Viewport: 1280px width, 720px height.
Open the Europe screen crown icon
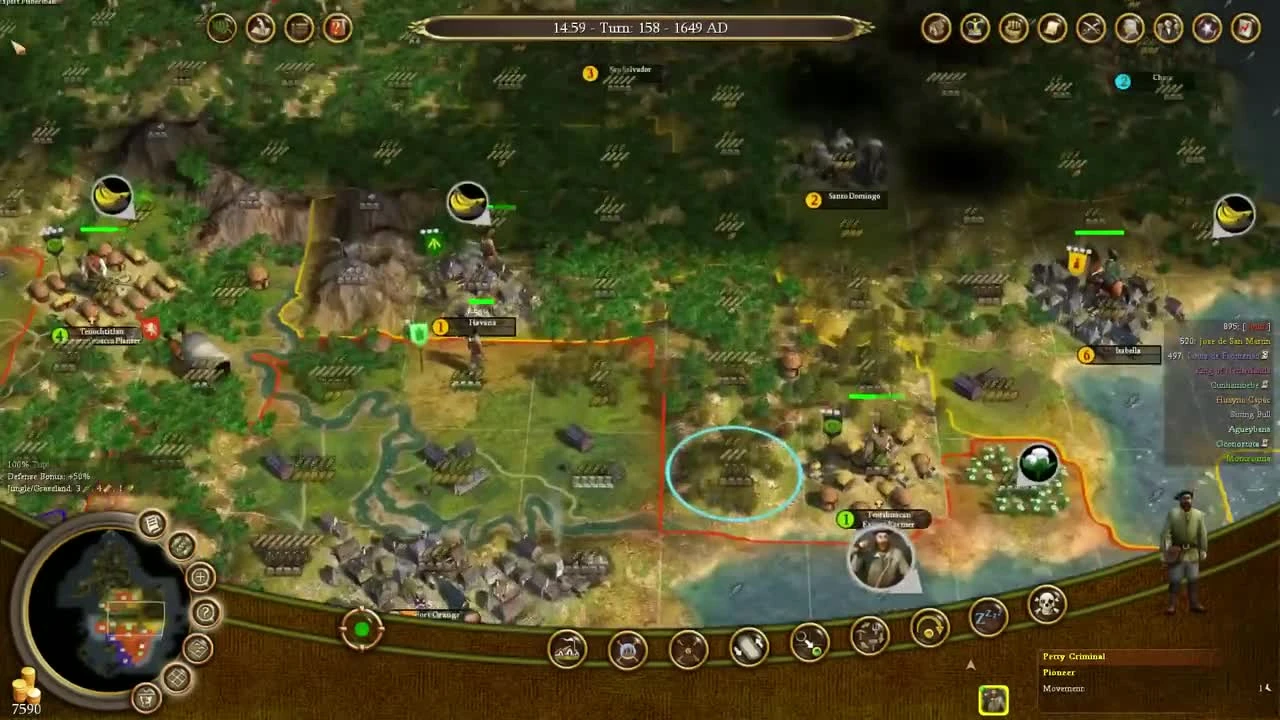coord(972,27)
